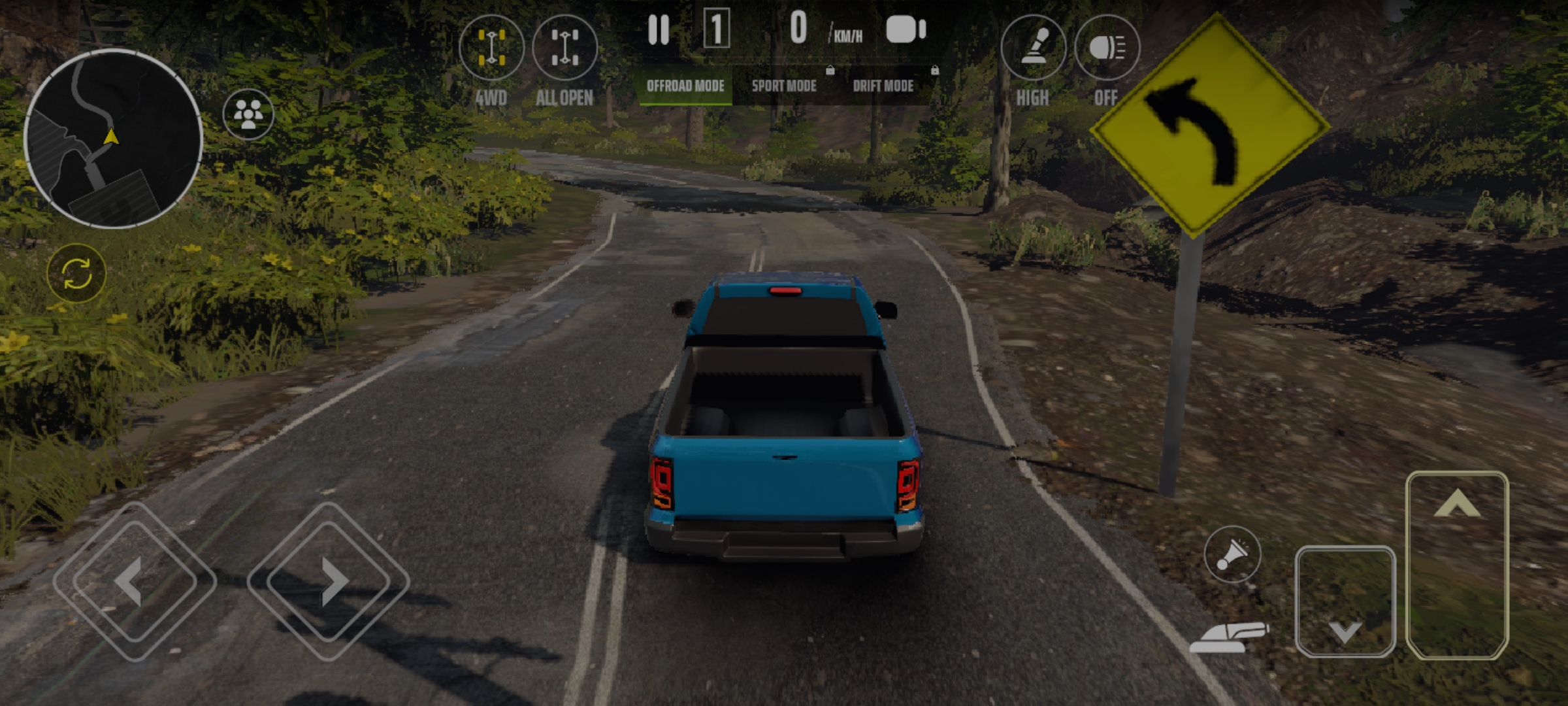Steer right with the right arrow
Screen dimensions: 1568x706
[329, 581]
